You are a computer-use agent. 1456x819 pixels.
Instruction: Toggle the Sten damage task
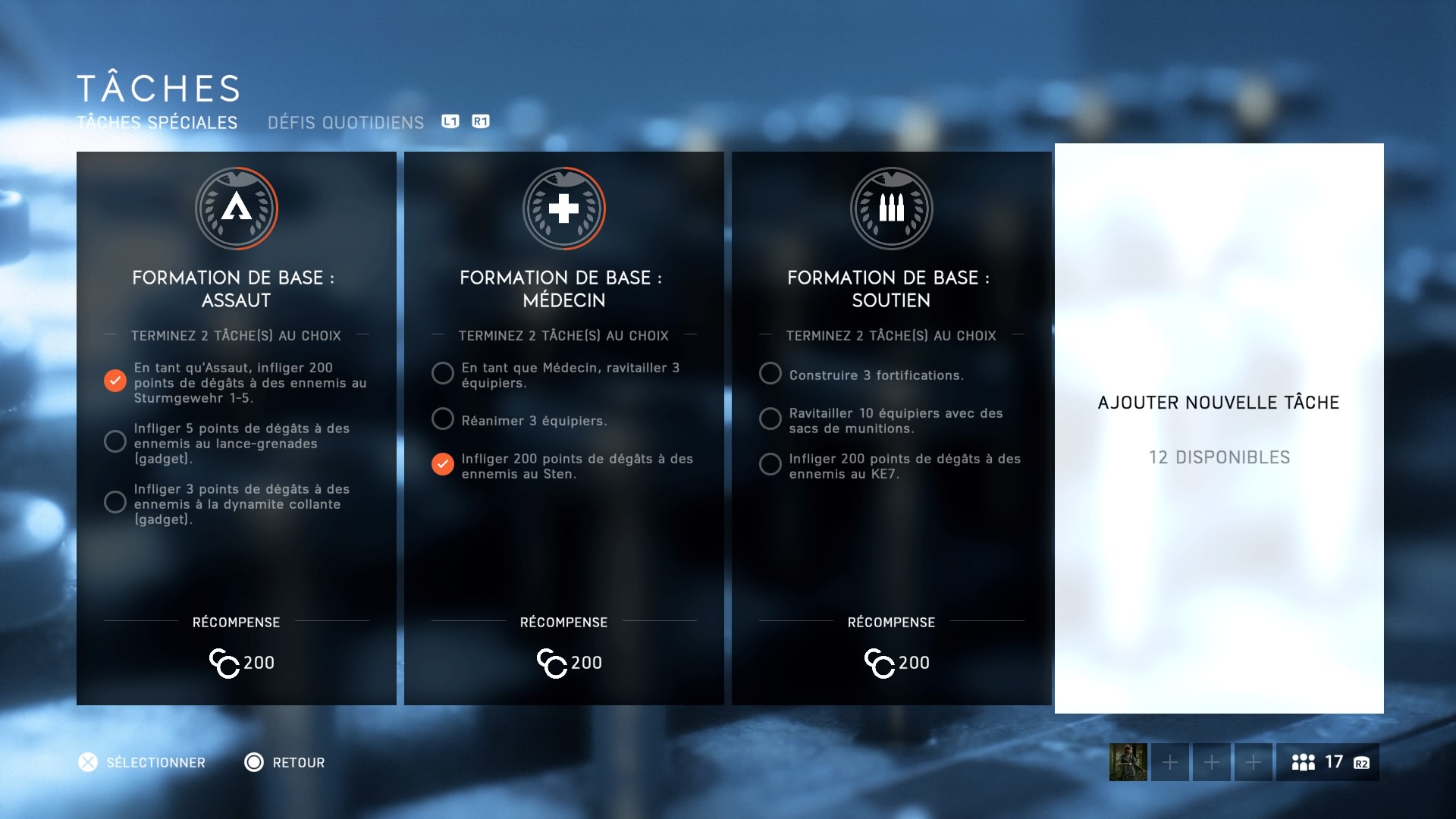443,464
